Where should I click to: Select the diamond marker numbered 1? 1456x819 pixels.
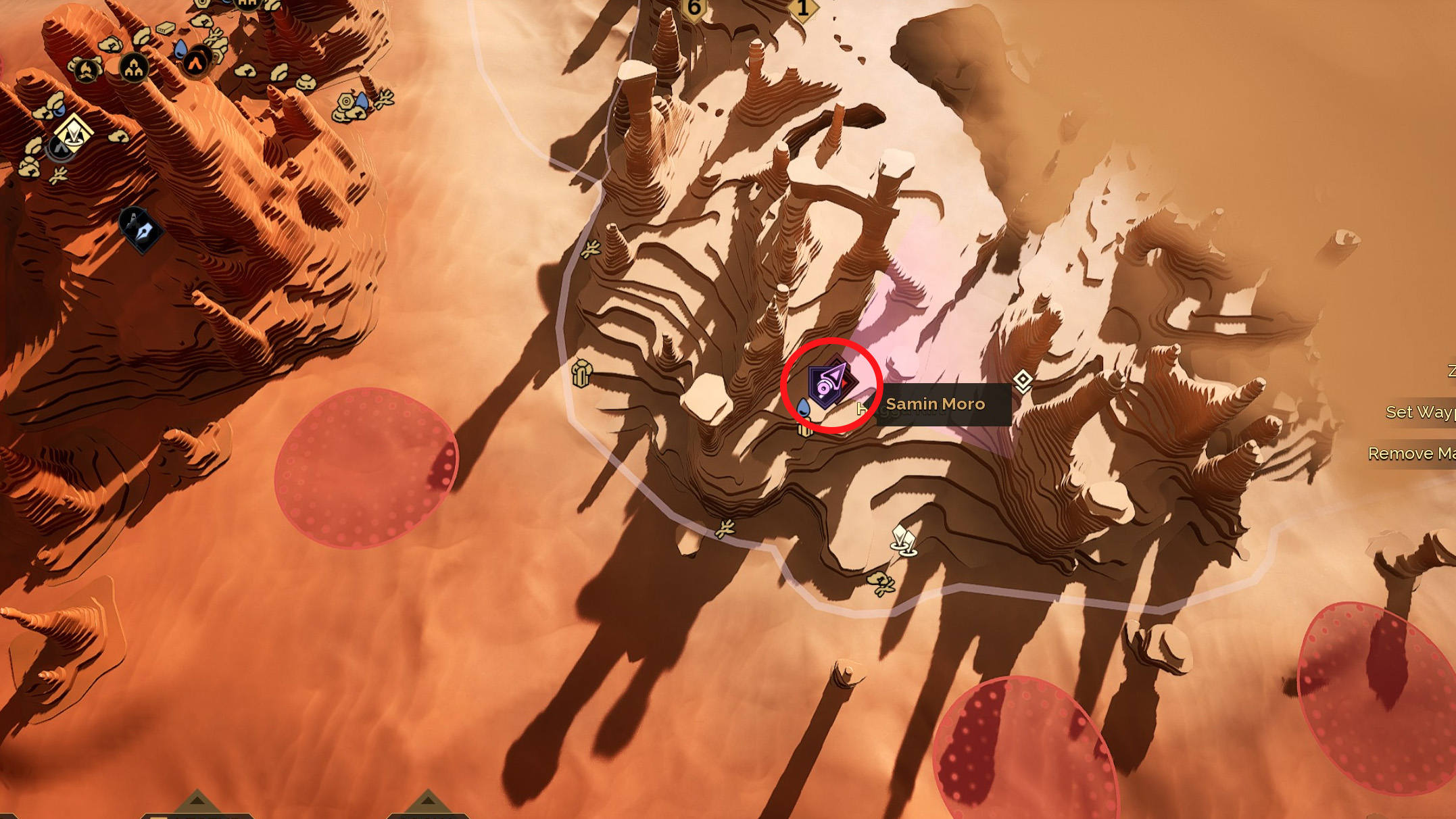coord(802,9)
